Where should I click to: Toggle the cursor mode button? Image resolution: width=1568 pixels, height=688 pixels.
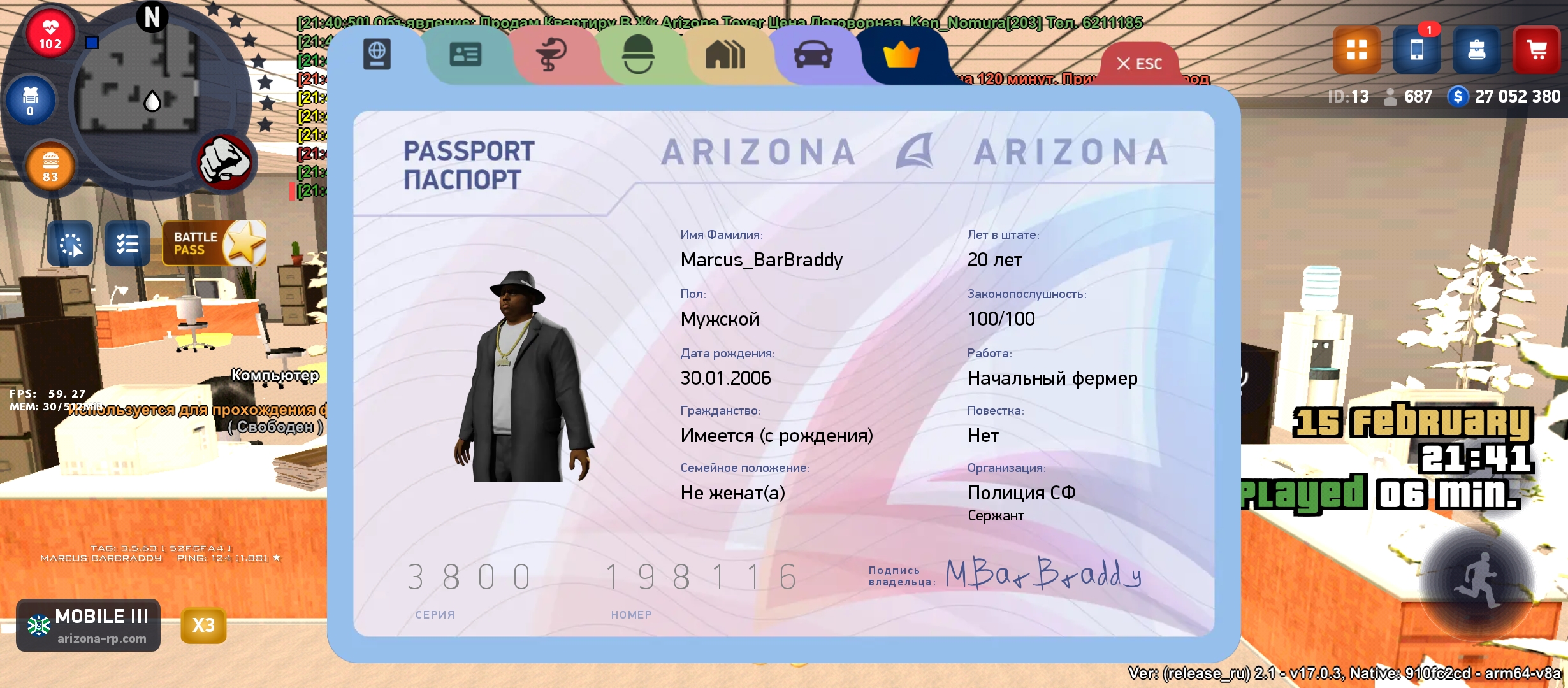point(71,243)
